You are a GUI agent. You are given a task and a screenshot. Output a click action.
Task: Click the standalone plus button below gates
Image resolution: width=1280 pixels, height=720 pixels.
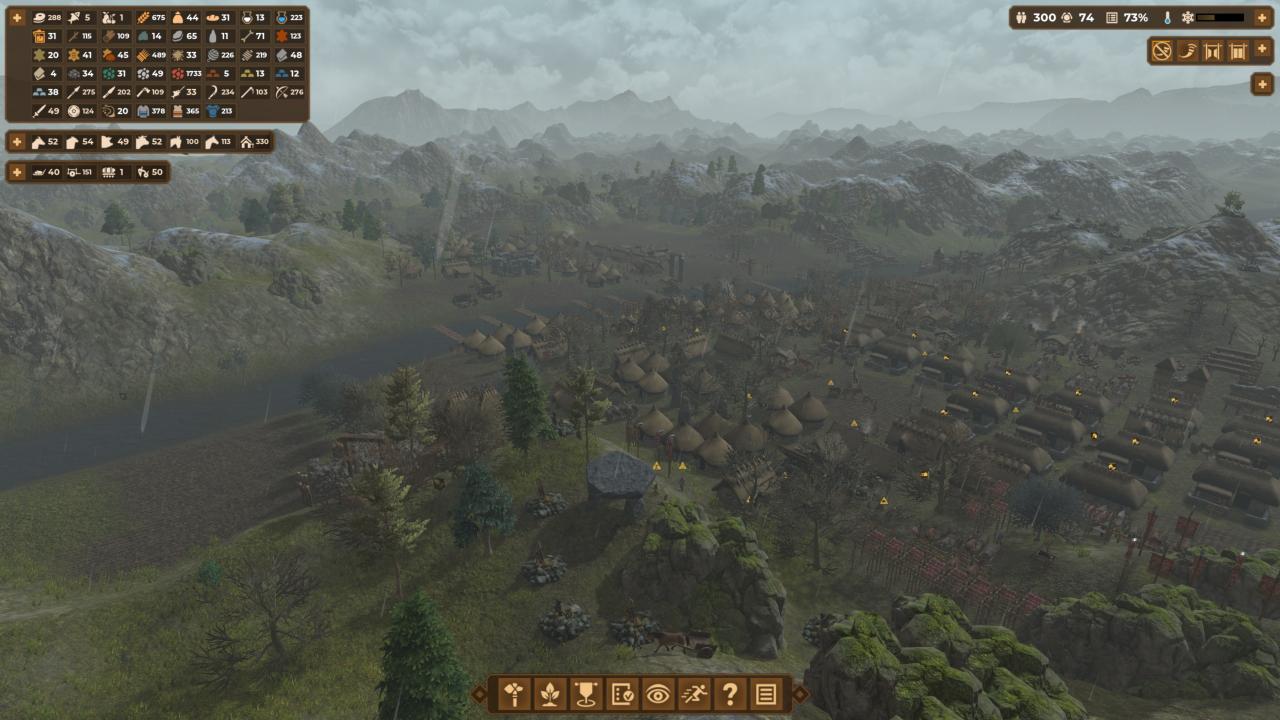(1262, 84)
